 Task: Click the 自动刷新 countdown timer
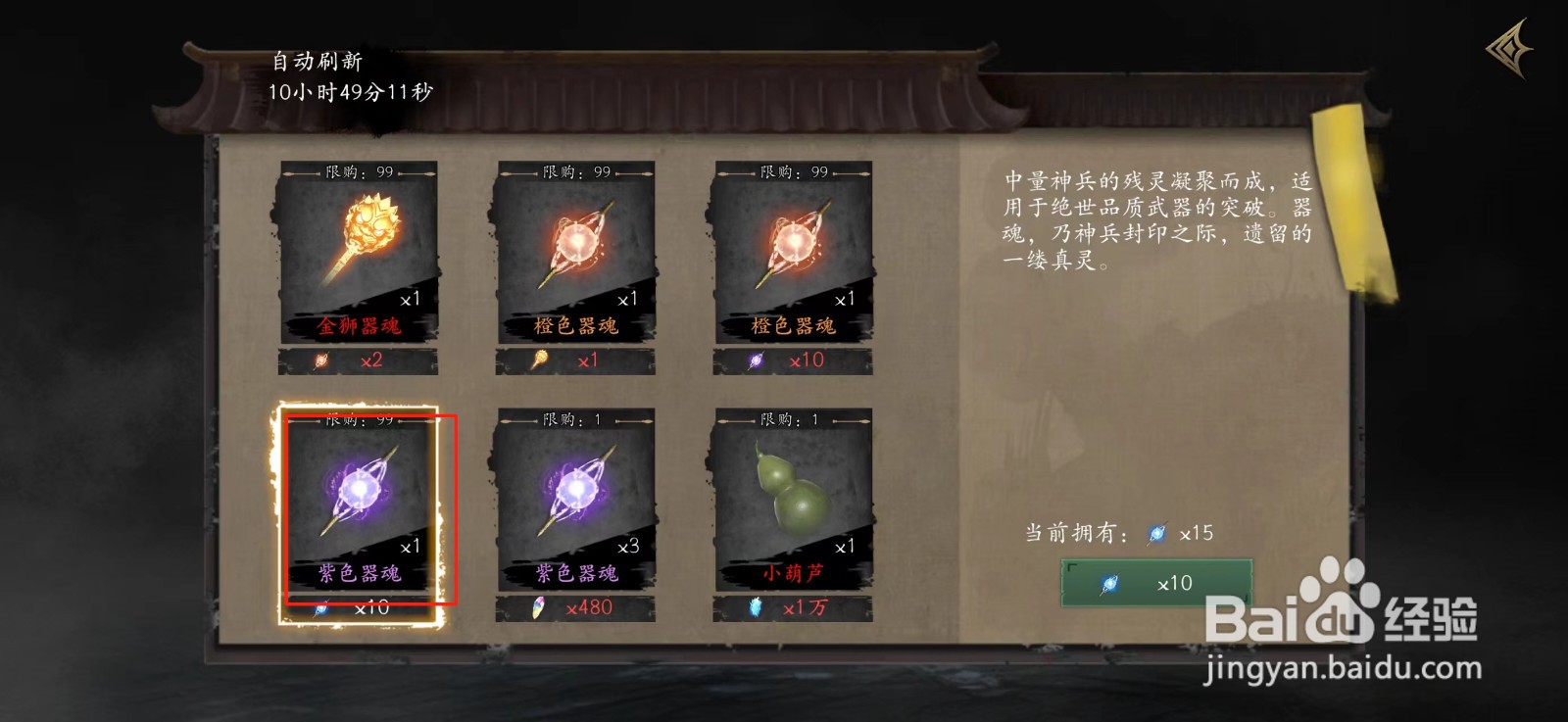tap(350, 80)
